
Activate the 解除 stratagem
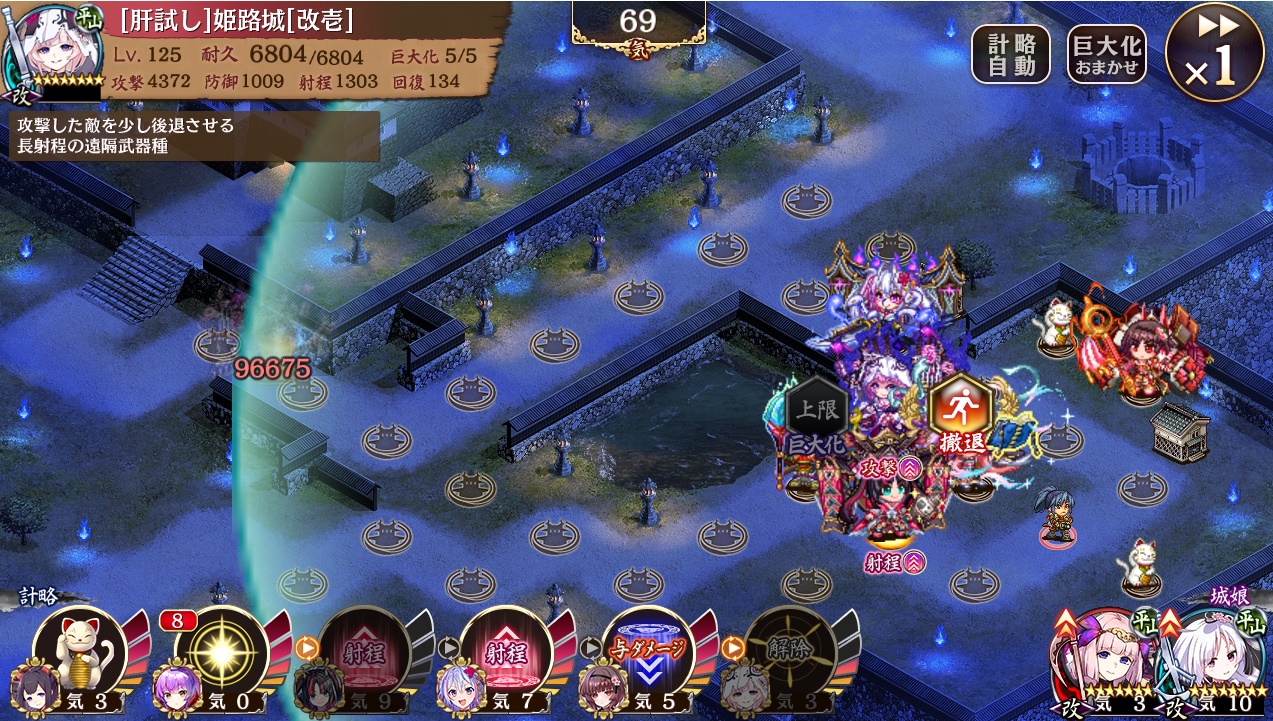791,652
